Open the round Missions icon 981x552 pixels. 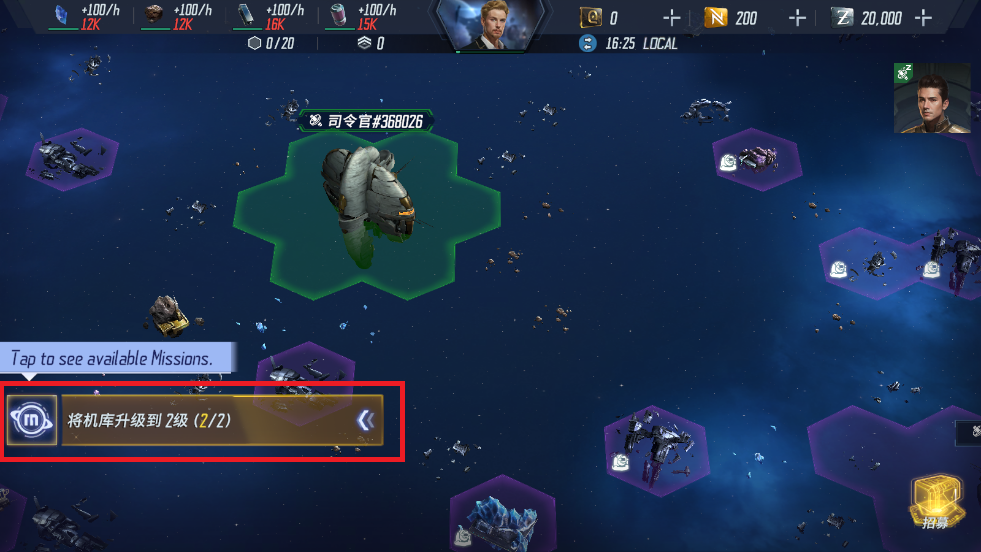click(x=32, y=420)
